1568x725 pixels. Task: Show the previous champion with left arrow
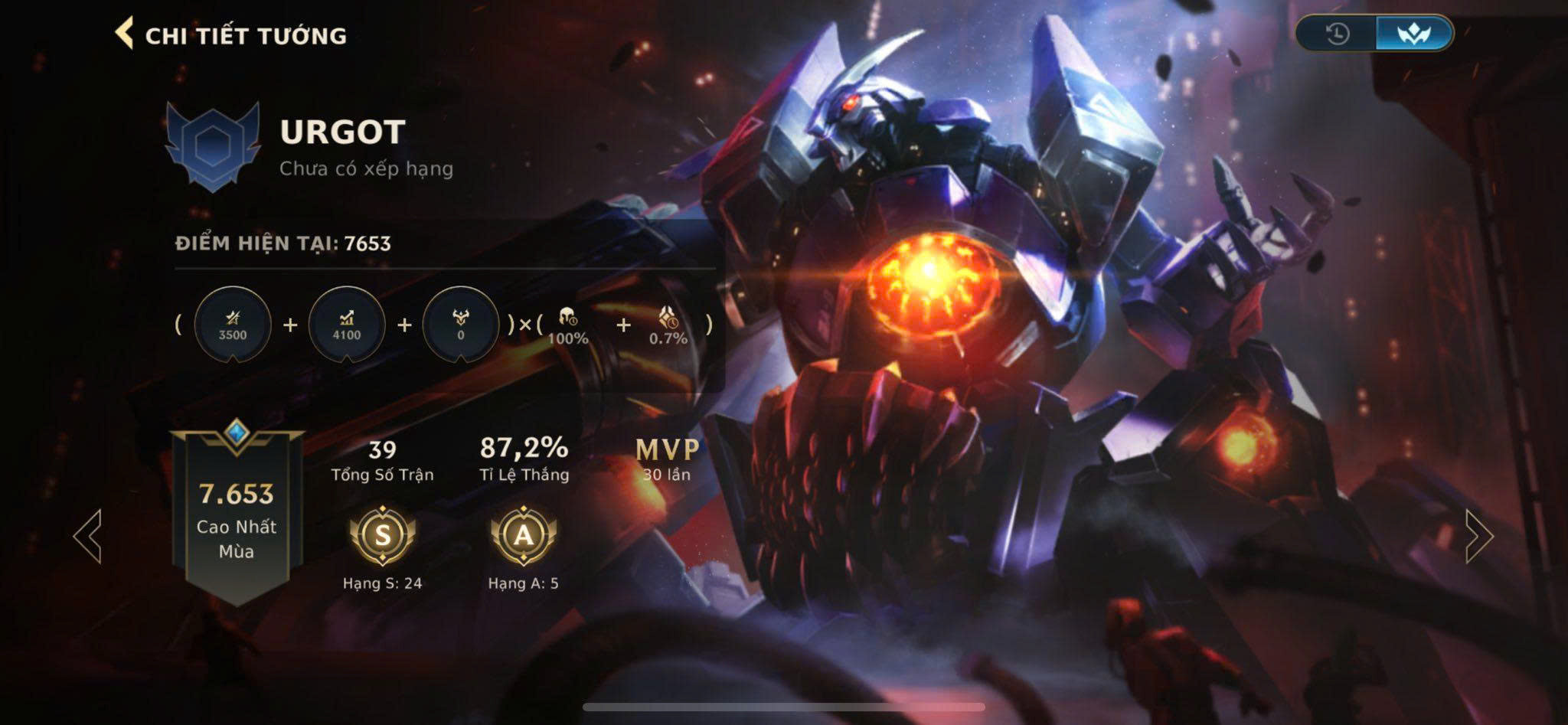tap(87, 536)
